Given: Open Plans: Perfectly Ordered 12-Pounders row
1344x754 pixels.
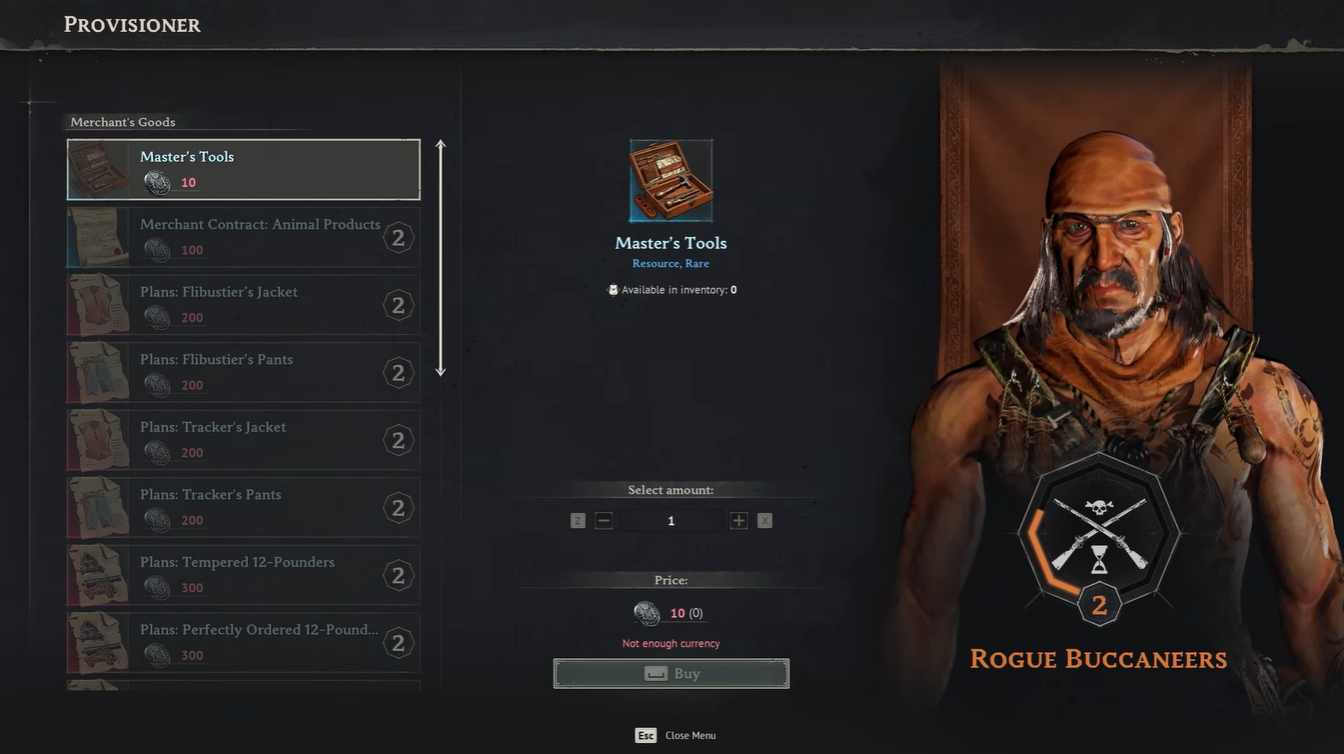Looking at the screenshot, I should point(243,642).
